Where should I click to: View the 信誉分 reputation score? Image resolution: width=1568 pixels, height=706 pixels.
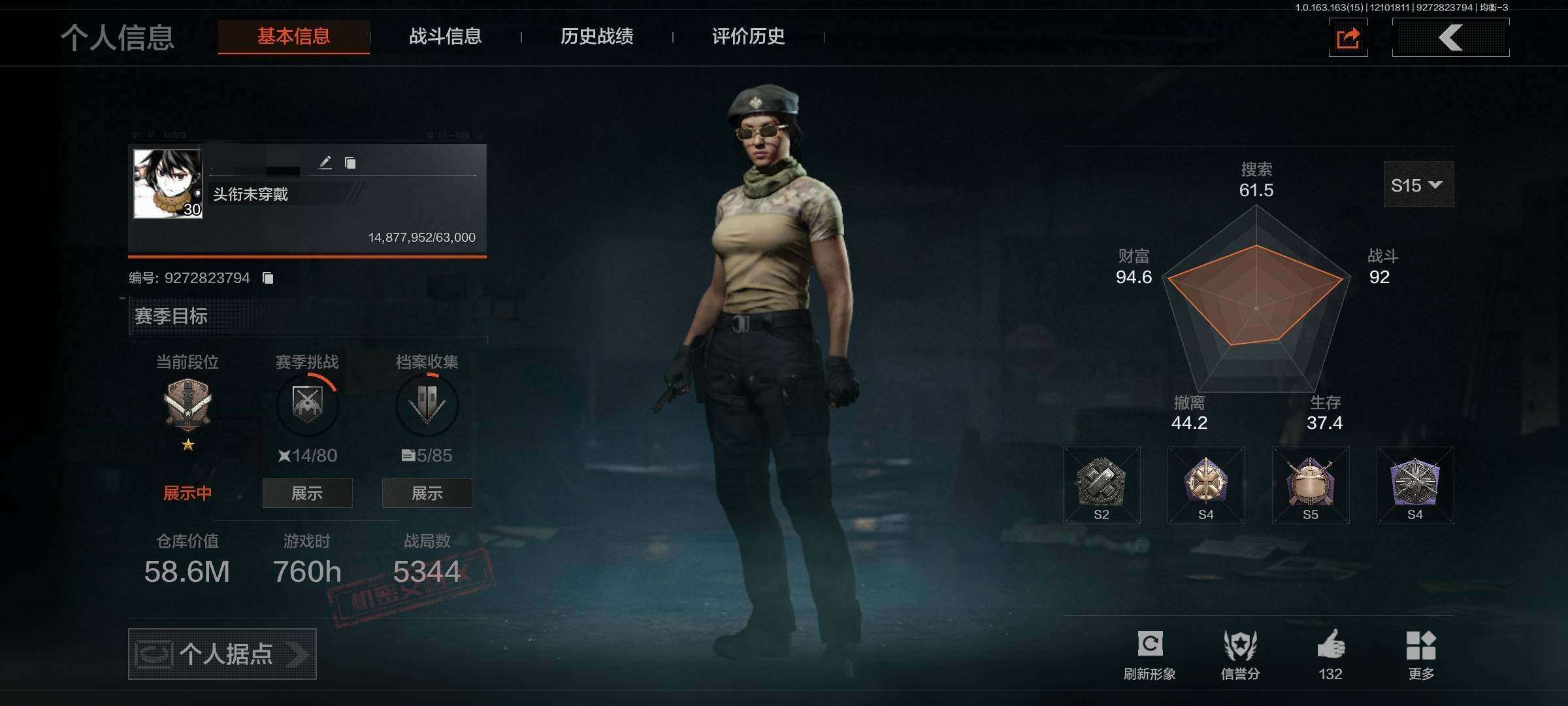(x=1240, y=654)
